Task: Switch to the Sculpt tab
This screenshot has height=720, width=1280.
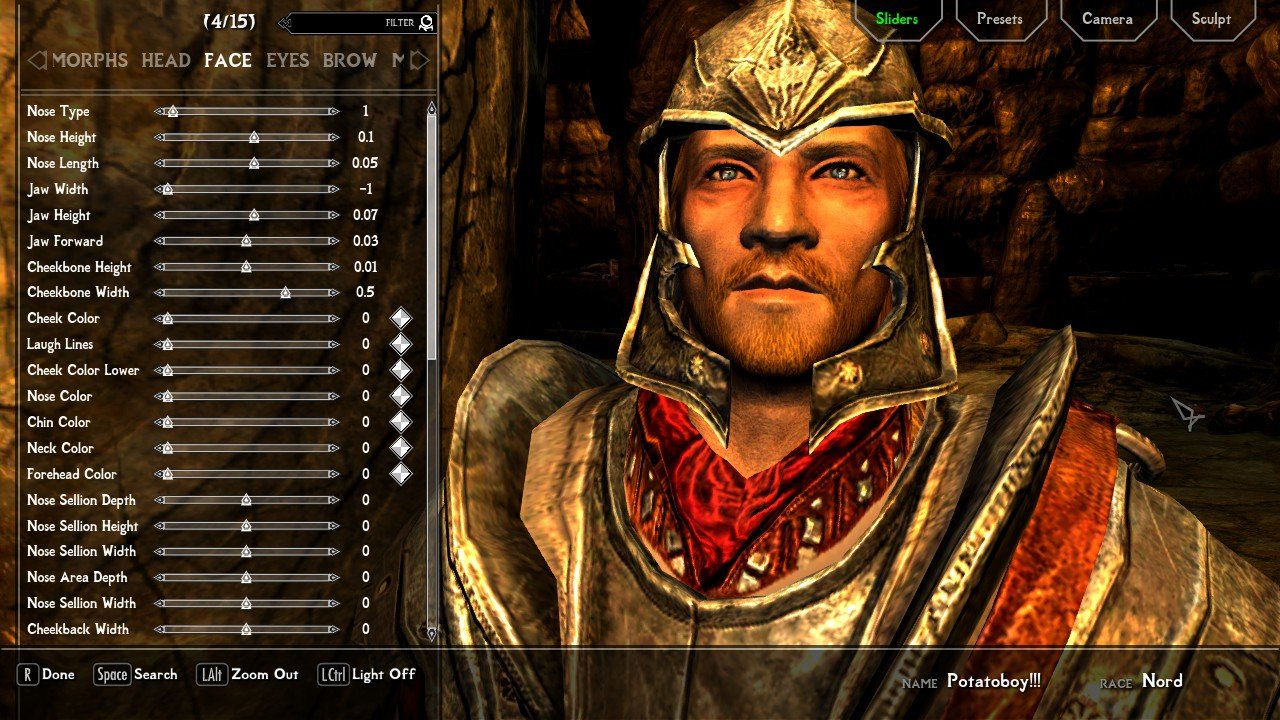Action: [x=1211, y=19]
